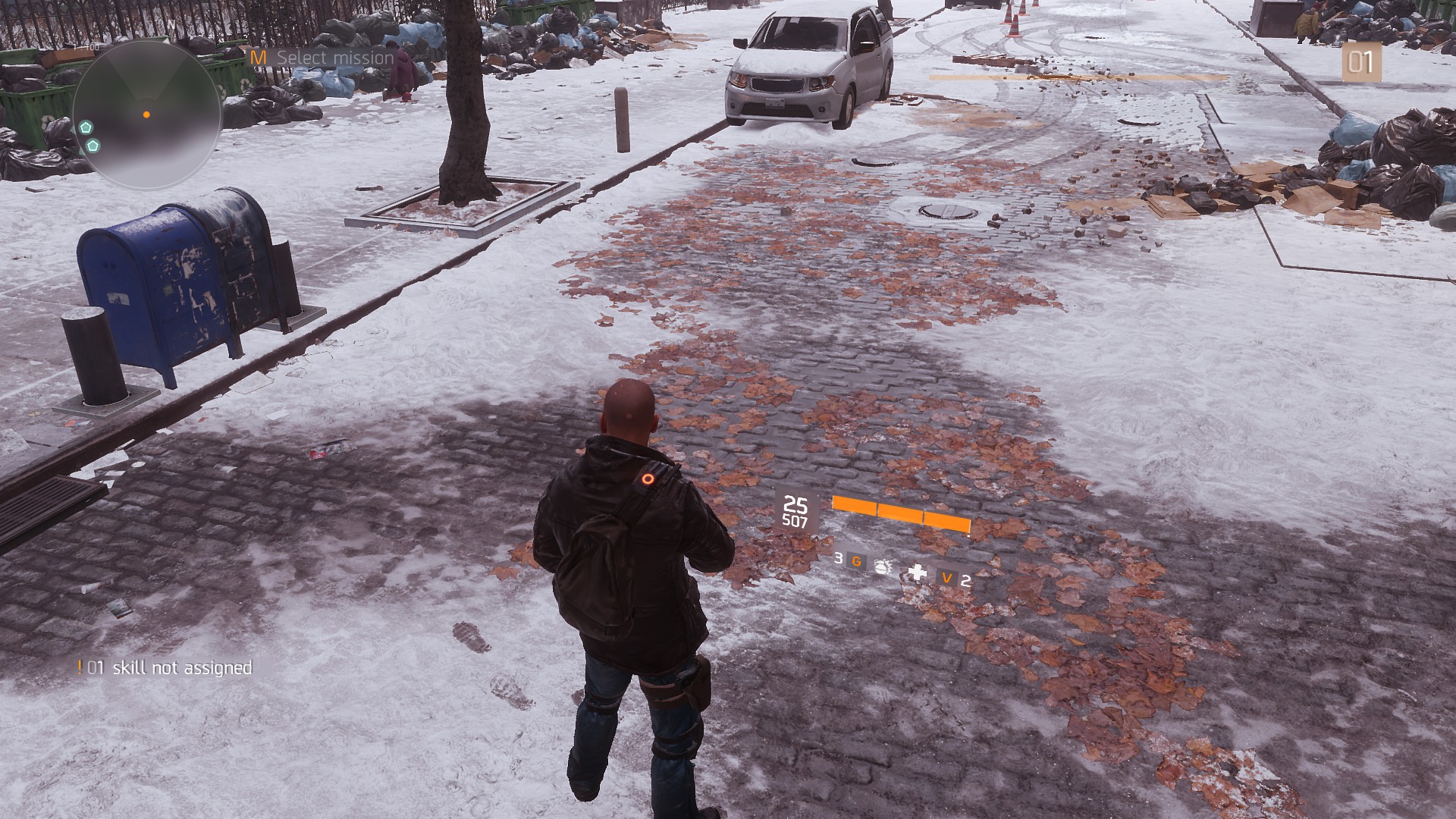This screenshot has height=819, width=1456.
Task: Open the Select mission tracker
Action: (324, 58)
